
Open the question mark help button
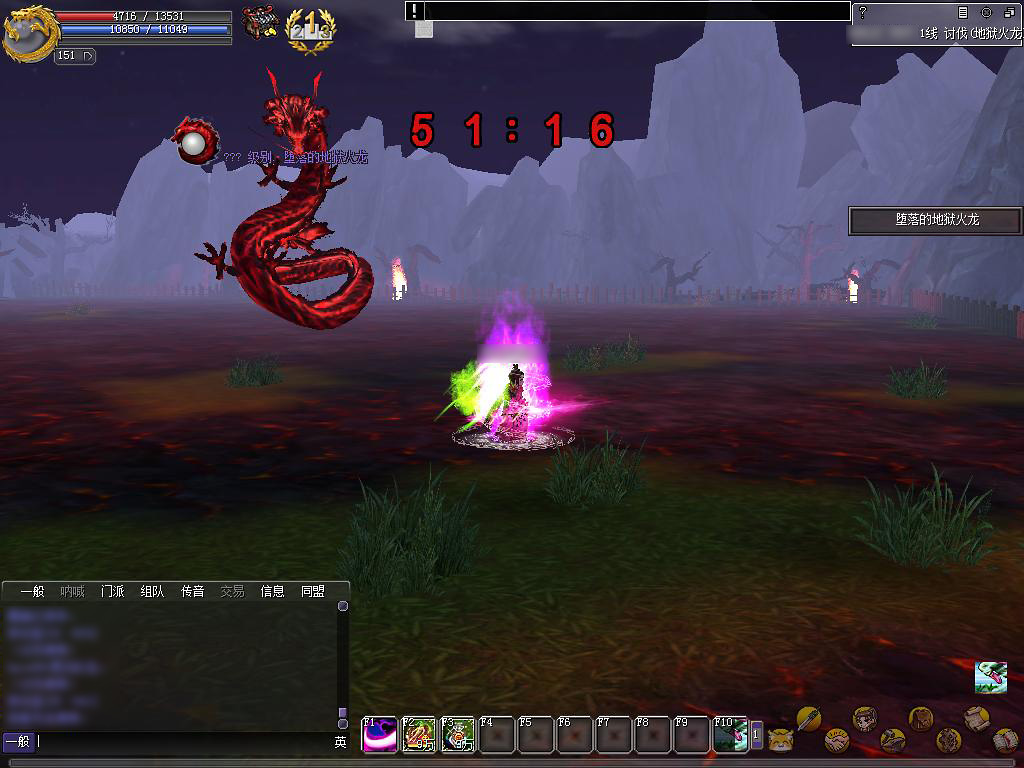coord(862,13)
